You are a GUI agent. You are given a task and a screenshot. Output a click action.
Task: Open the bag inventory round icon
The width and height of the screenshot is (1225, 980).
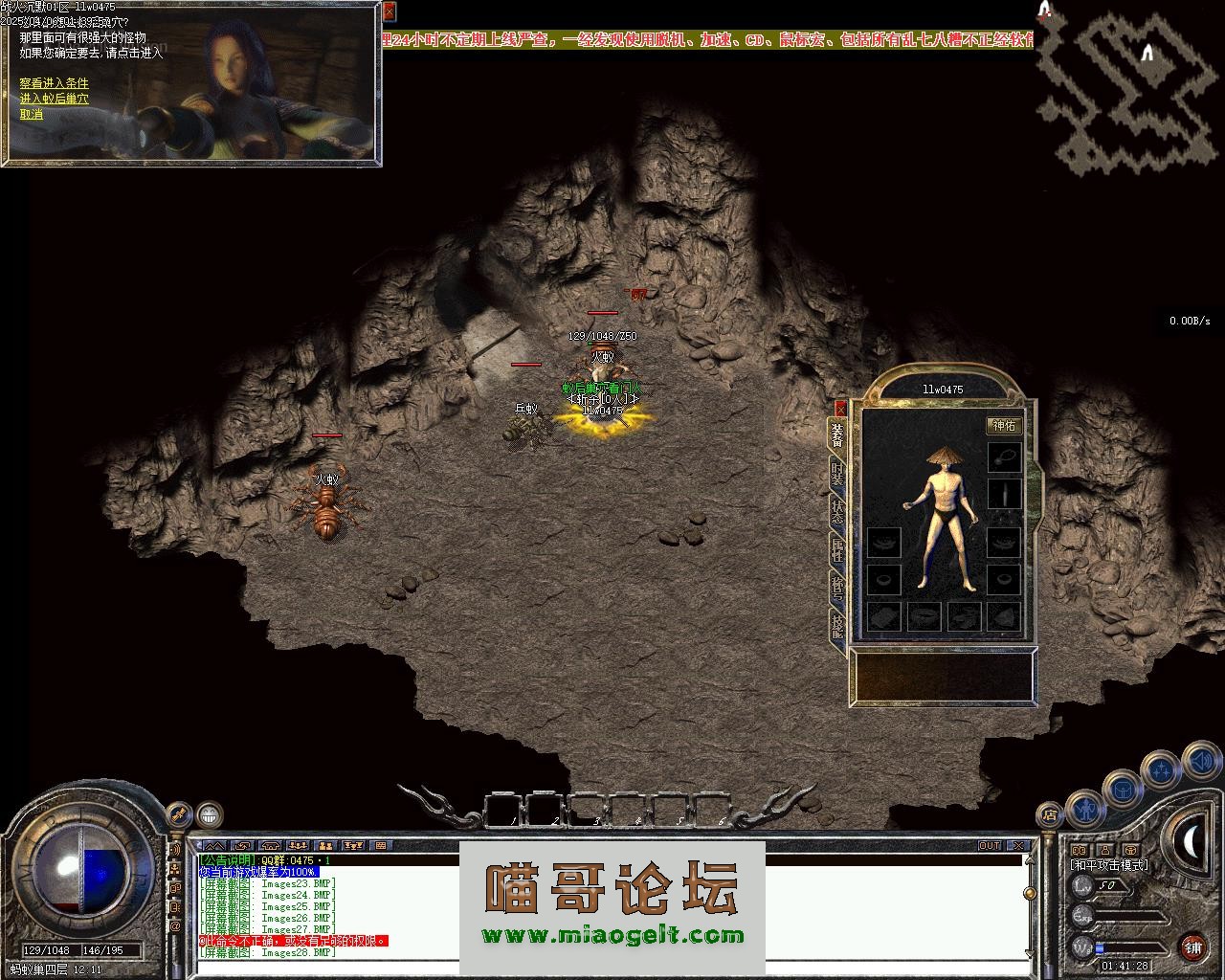tap(1122, 791)
